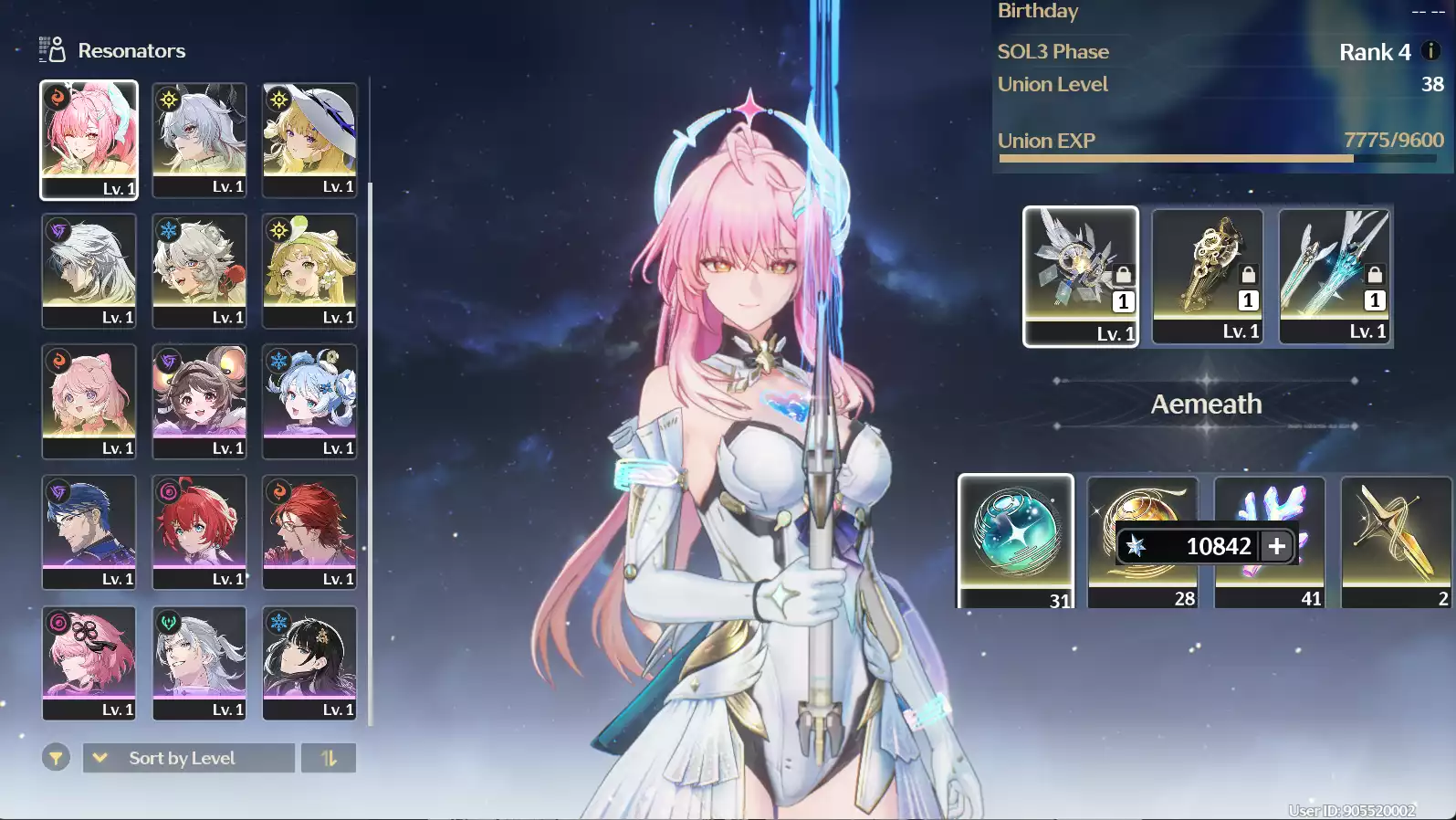The height and width of the screenshot is (820, 1456).
Task: Choose the red-haired girl with teal eyes
Action: click(199, 531)
